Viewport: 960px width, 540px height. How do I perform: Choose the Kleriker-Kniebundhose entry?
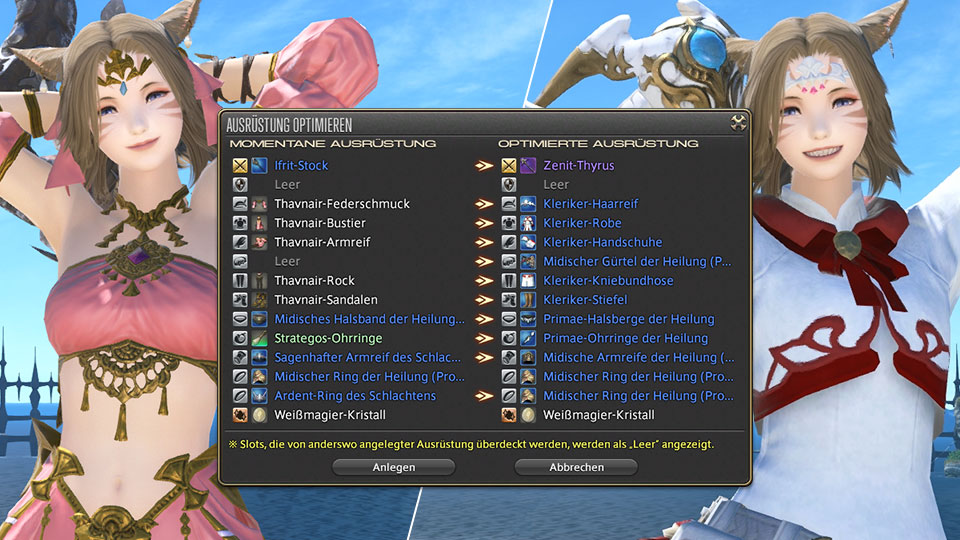(x=609, y=281)
